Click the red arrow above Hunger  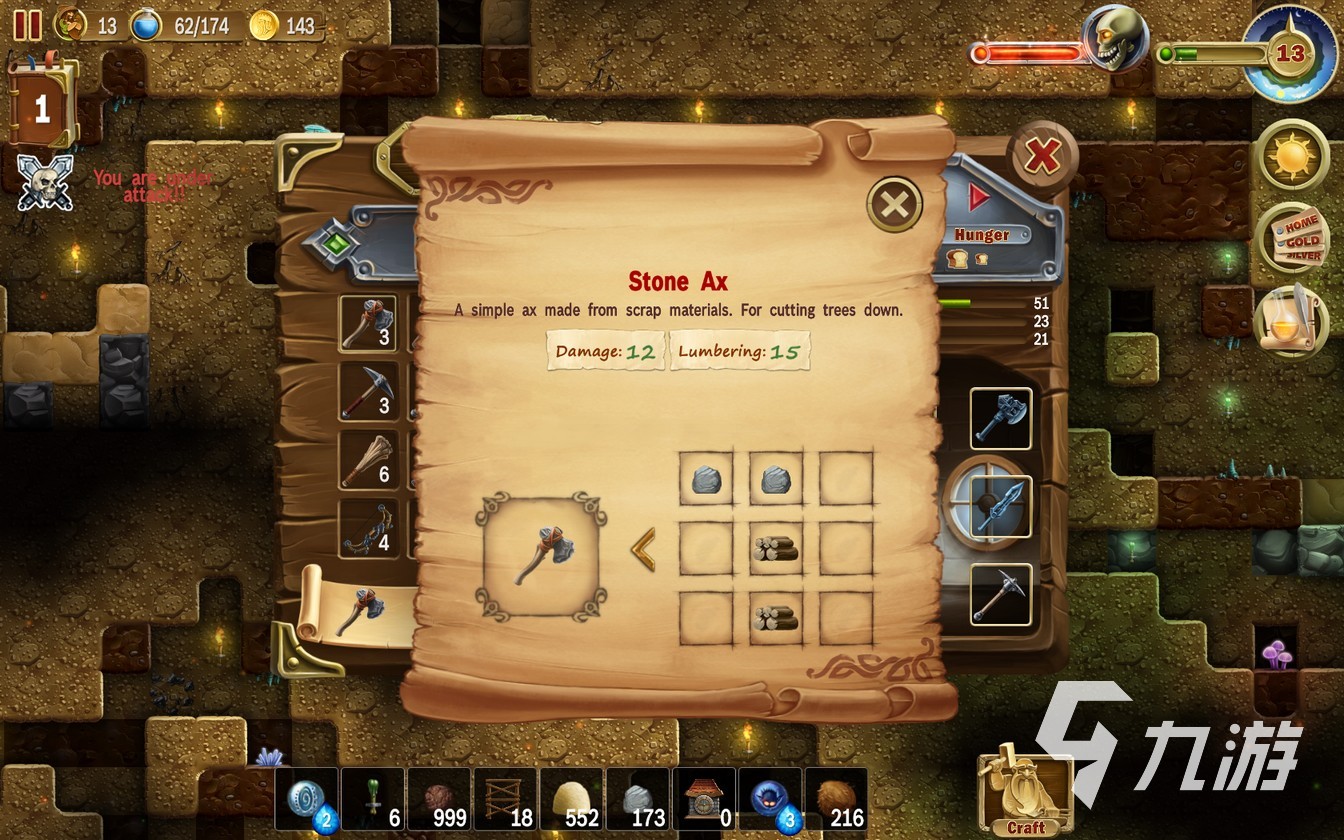pos(978,198)
